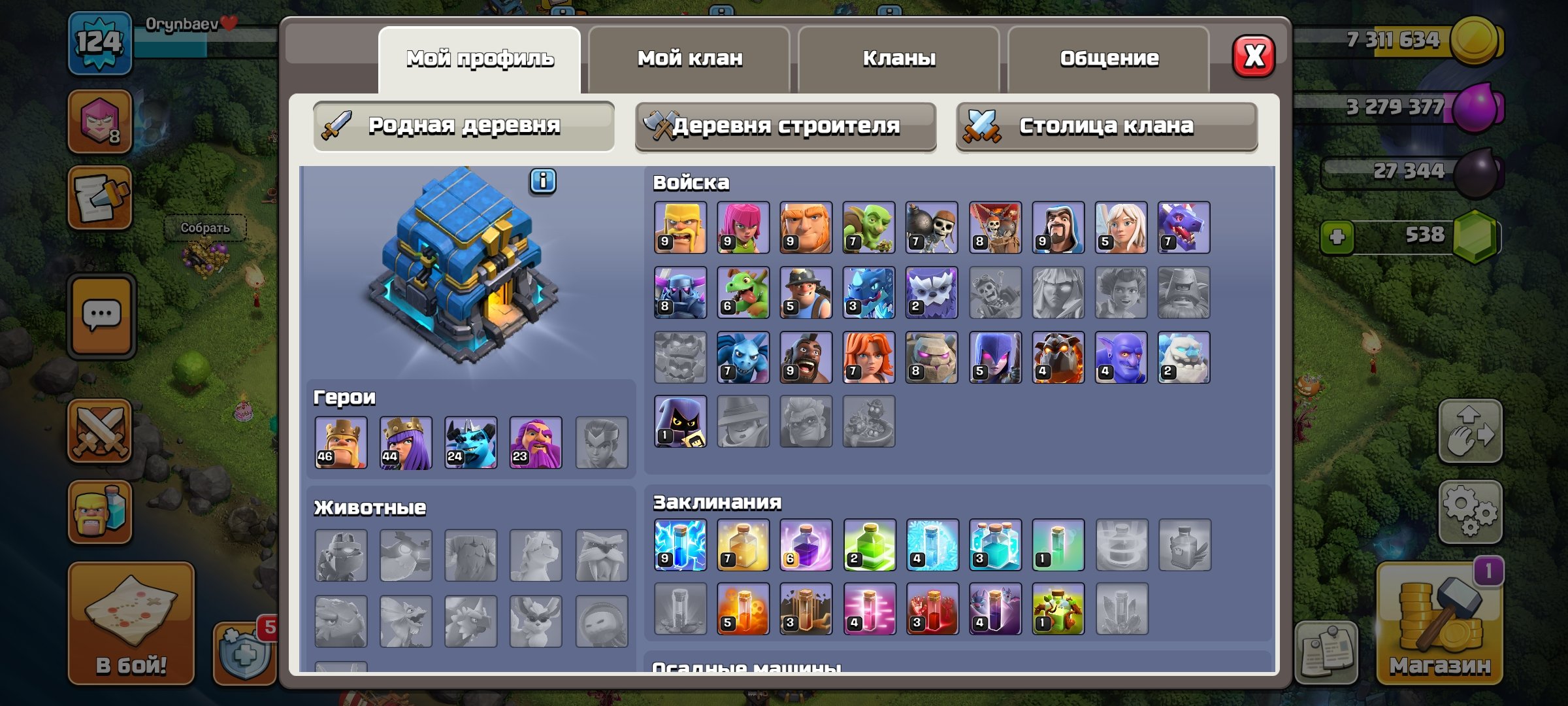This screenshot has height=706, width=1568.
Task: Open the chat bubble icon on the left
Action: click(99, 312)
